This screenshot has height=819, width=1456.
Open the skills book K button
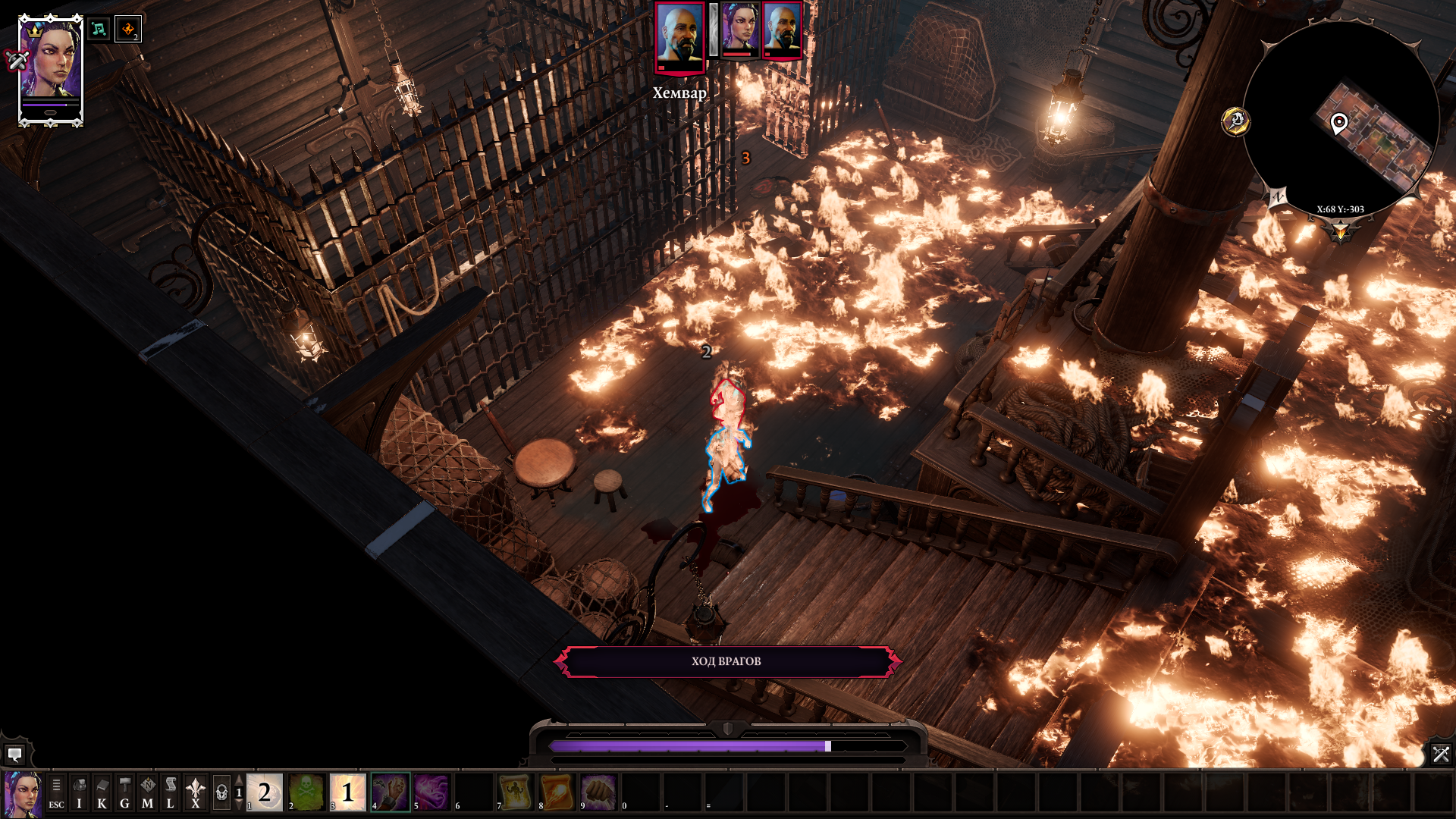pos(102,792)
